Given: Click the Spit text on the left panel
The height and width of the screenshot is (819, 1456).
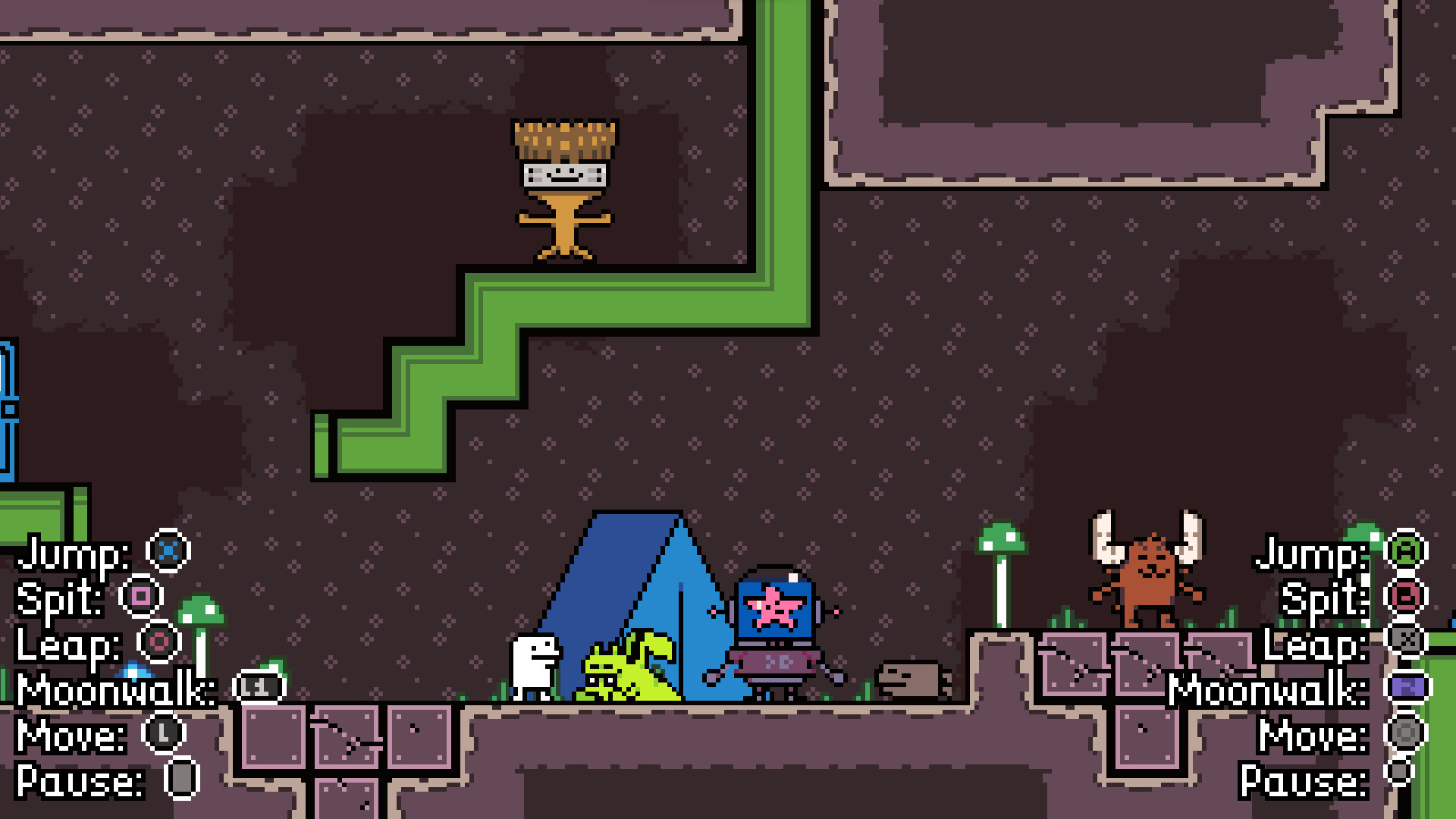Looking at the screenshot, I should coord(57,600).
